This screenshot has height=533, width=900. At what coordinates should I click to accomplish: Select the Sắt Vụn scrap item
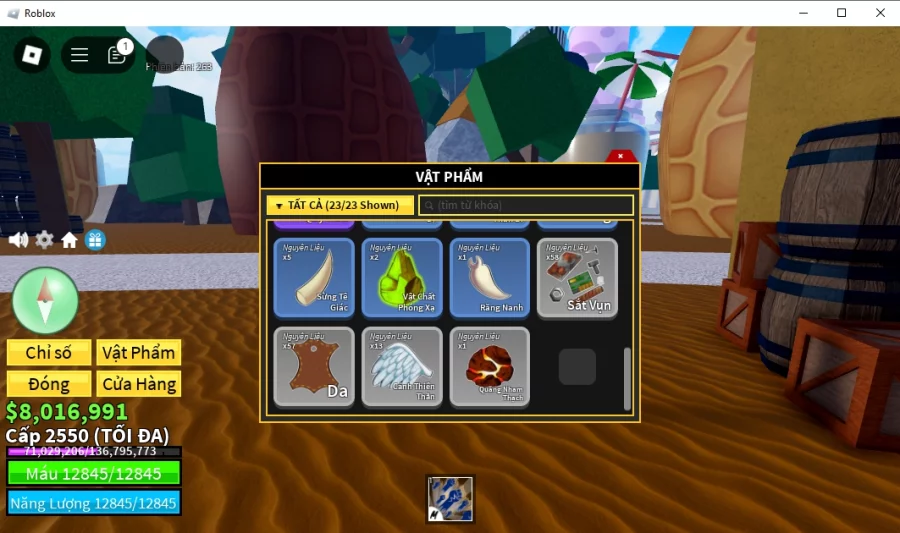click(x=577, y=277)
